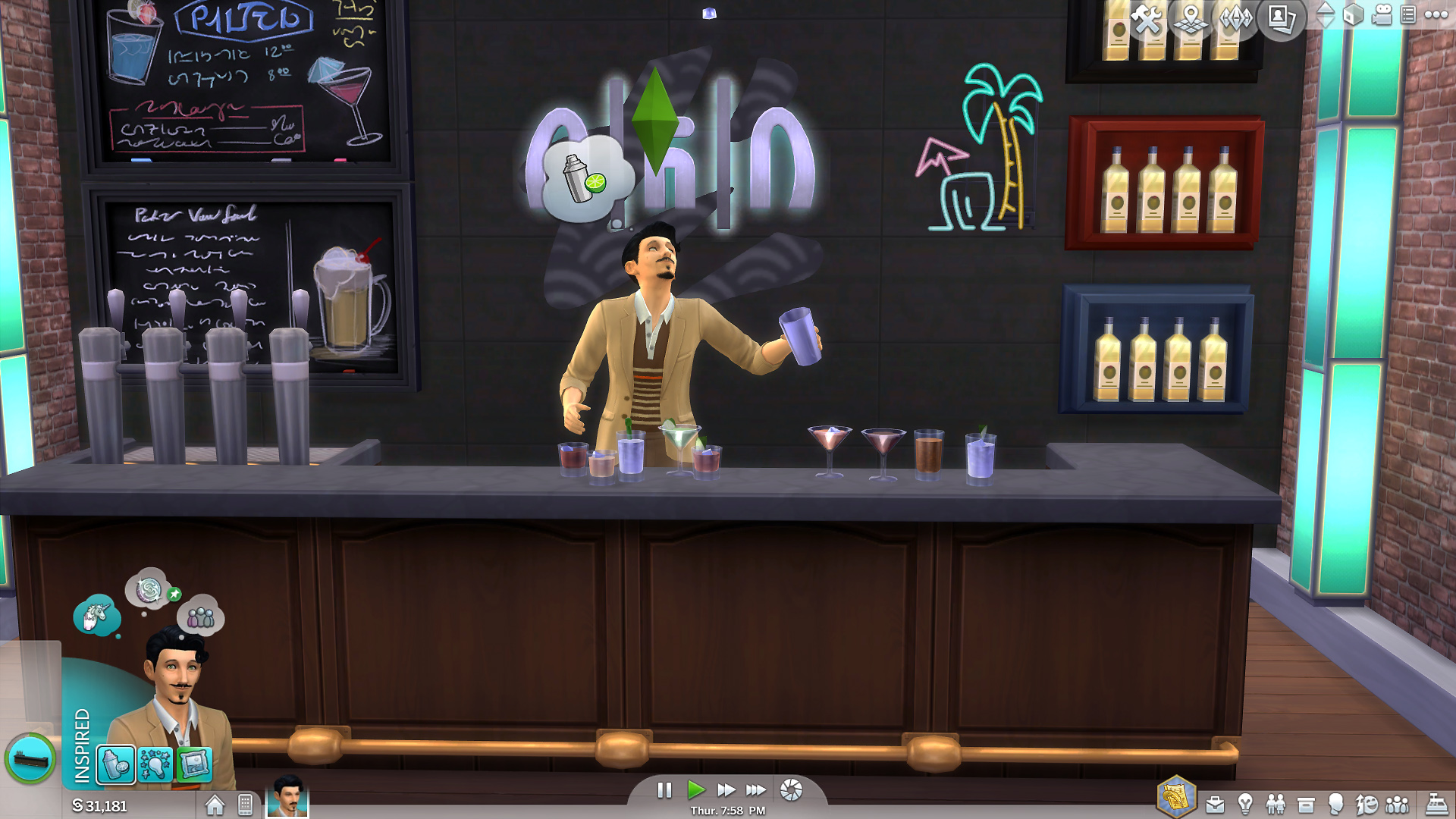Select the unicorn whim bubble
Screen dimensions: 1456x819
[x=96, y=614]
